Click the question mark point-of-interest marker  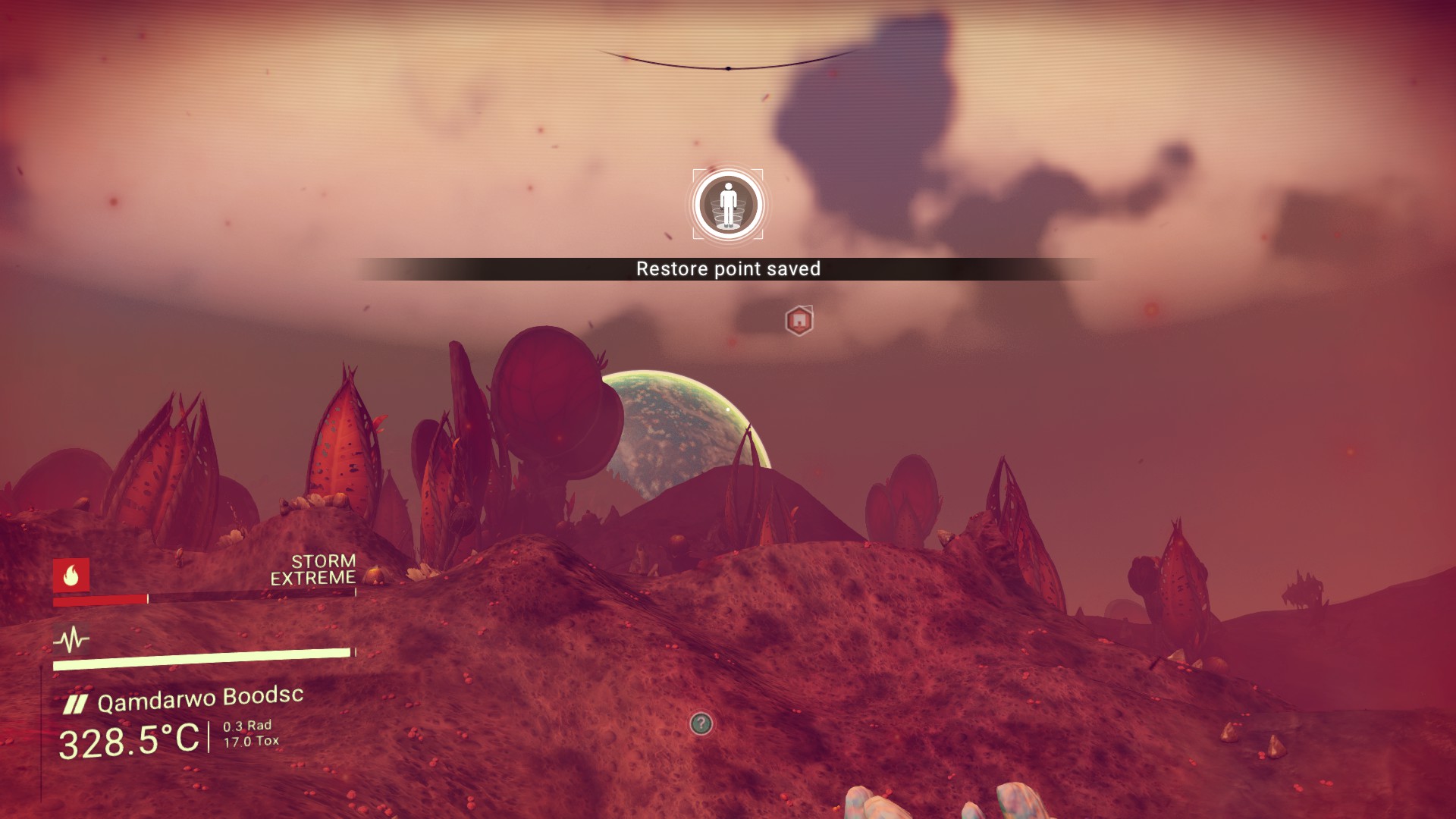701,723
